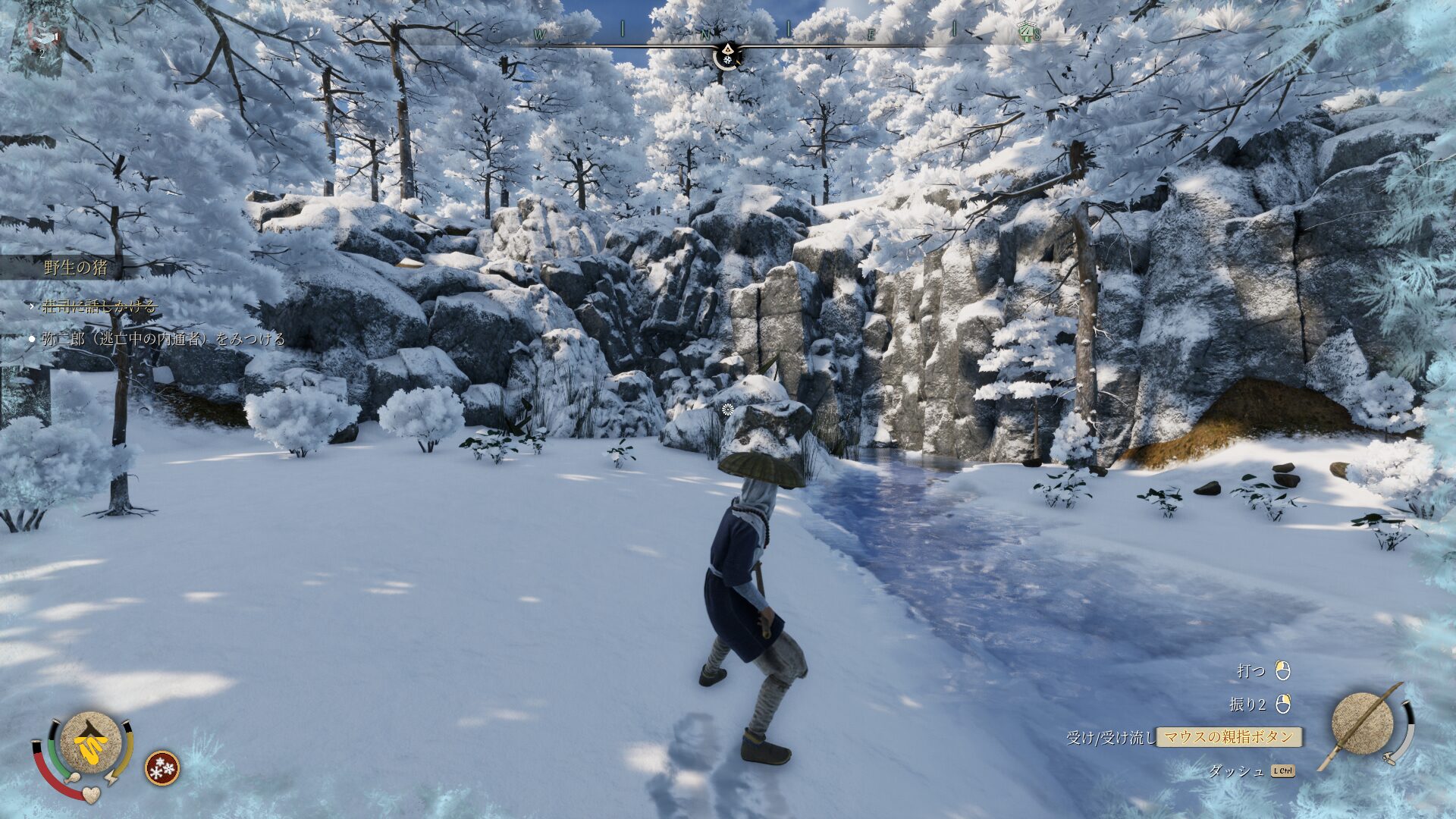Click the 野生の猪 quest title
The width and height of the screenshot is (1456, 819).
tap(76, 267)
